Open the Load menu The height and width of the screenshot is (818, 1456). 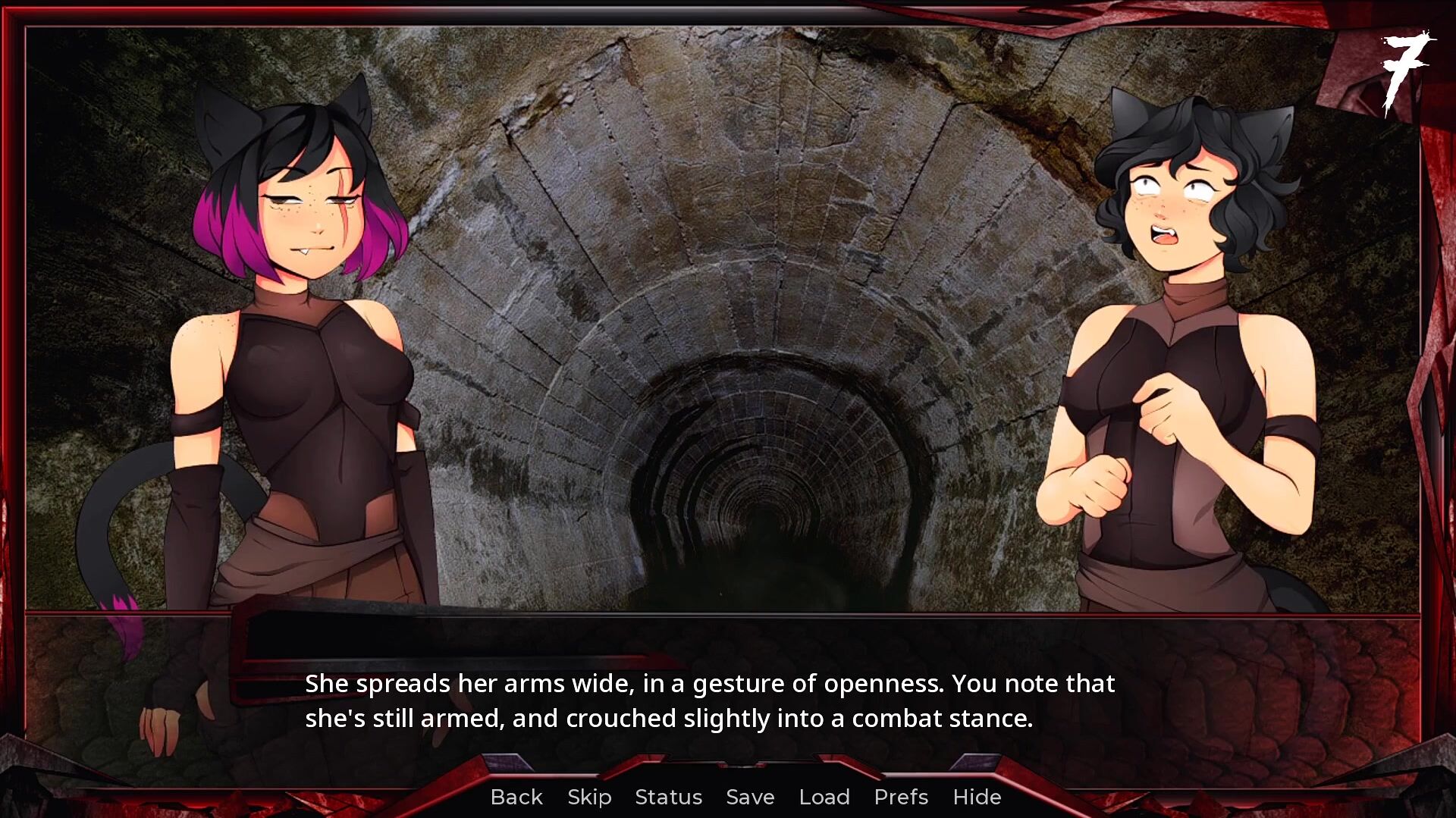coord(824,797)
